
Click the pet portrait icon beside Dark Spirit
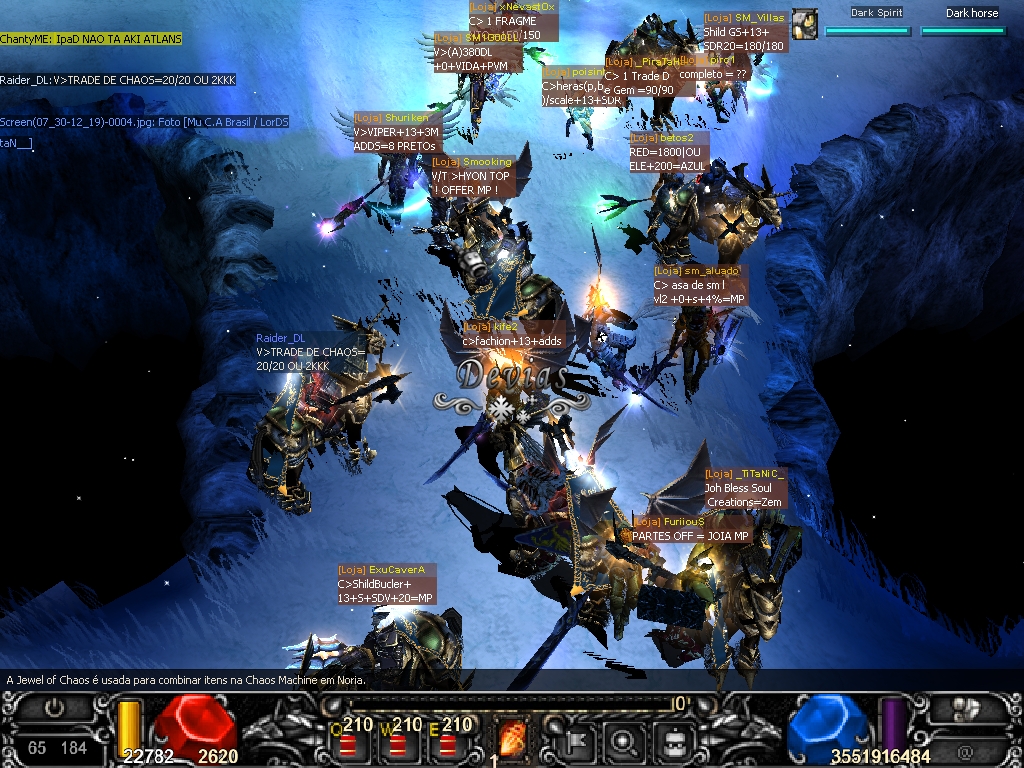pyautogui.click(x=805, y=23)
